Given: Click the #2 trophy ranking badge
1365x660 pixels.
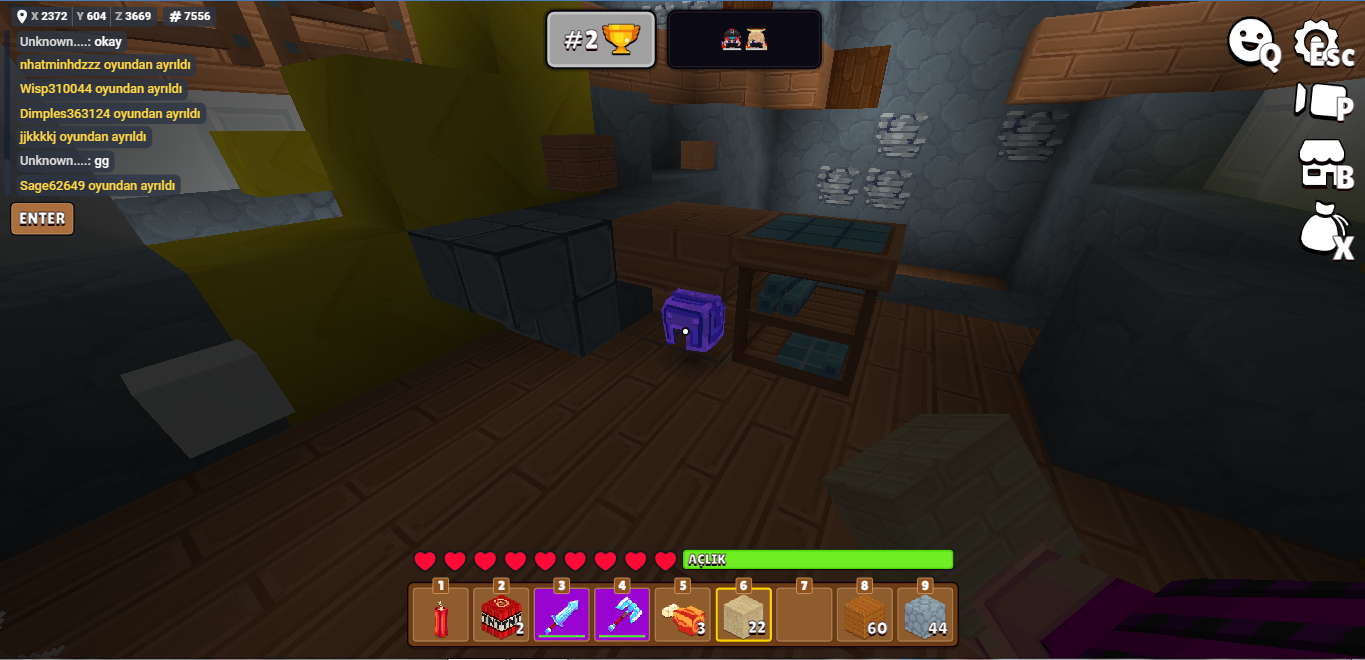Looking at the screenshot, I should [x=601, y=40].
